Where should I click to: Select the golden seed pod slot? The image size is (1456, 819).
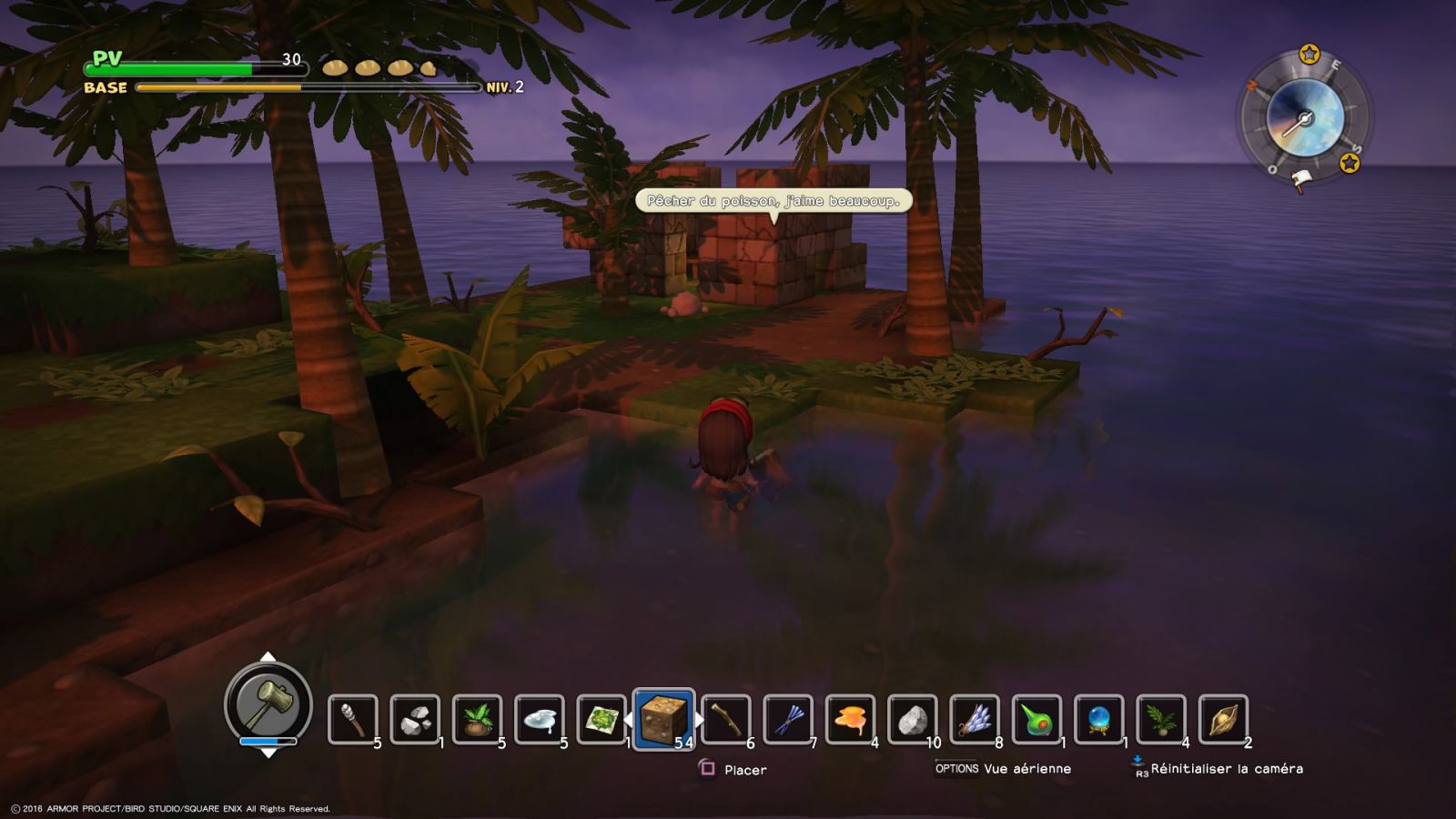coord(1223,719)
